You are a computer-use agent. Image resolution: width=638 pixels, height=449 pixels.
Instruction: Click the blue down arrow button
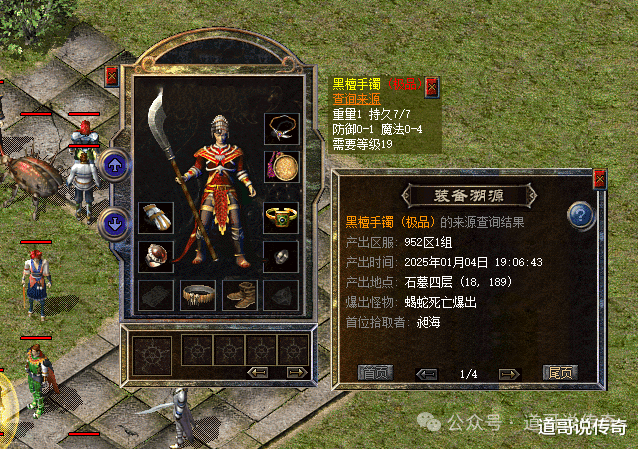pyautogui.click(x=114, y=224)
